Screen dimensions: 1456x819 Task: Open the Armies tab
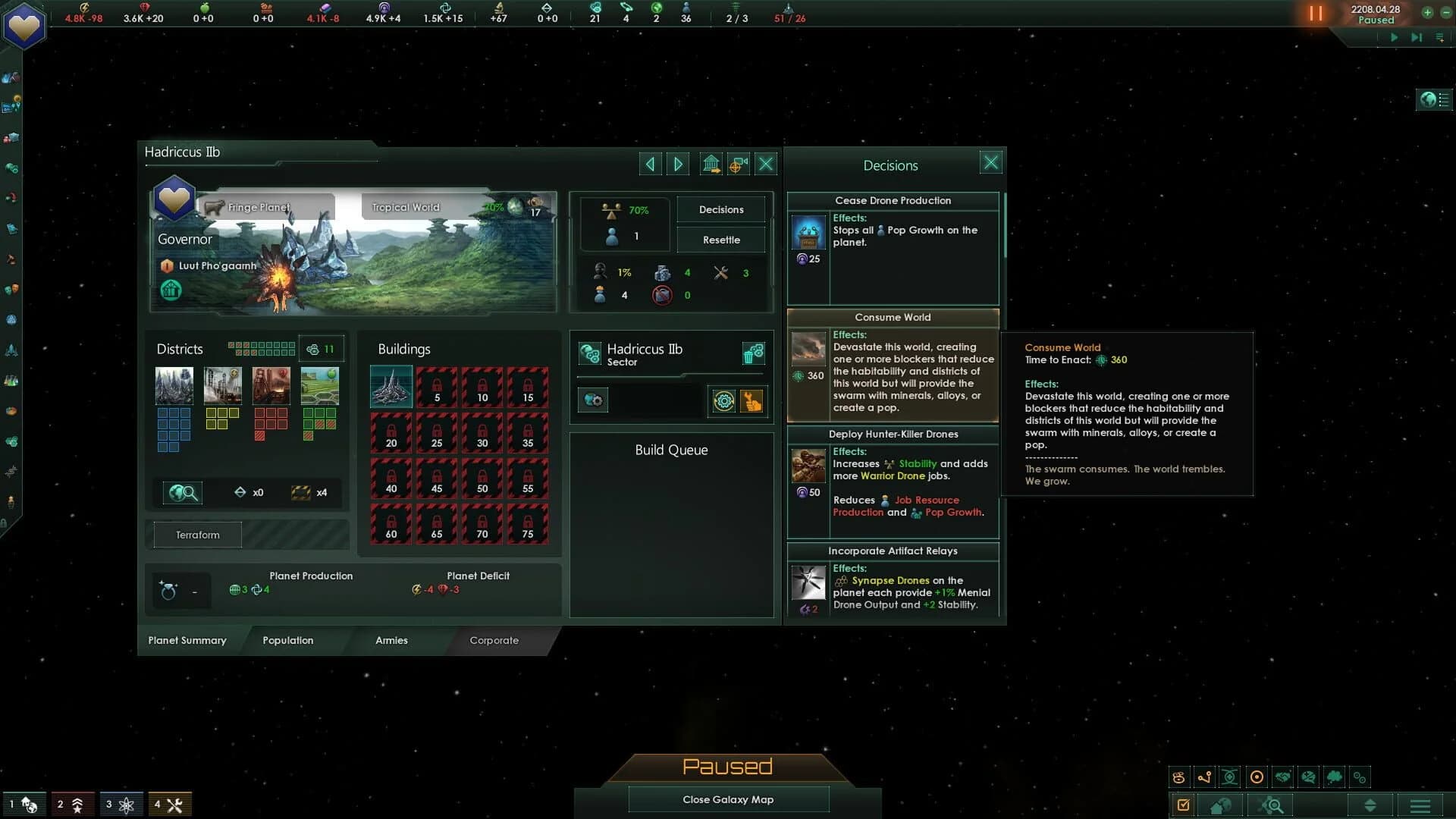click(391, 641)
